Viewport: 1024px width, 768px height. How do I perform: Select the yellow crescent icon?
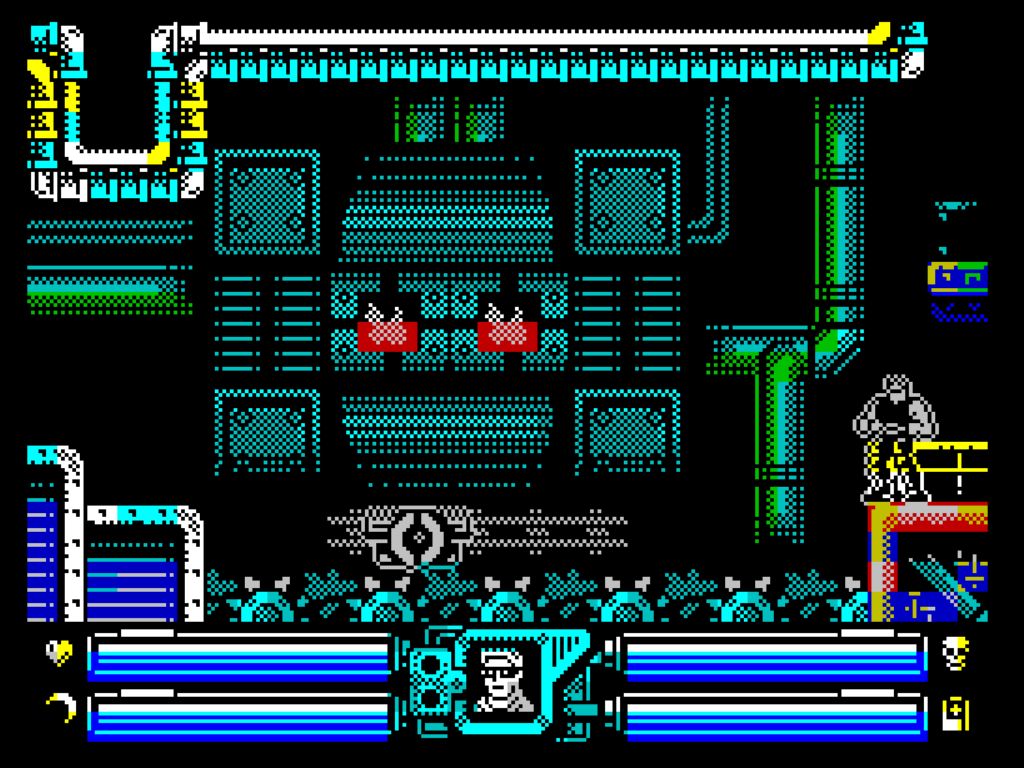tap(62, 708)
